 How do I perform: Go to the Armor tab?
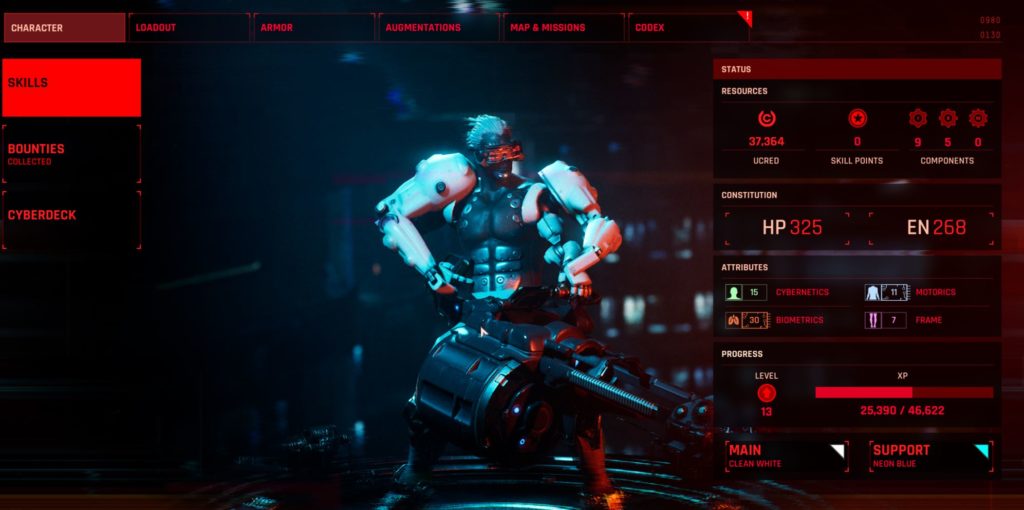314,28
